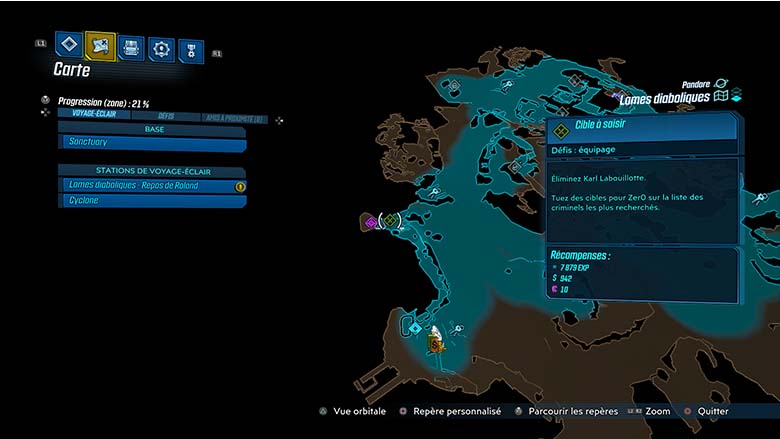Screen dimensions: 780x439
Task: Select the gear-shaped skills tab
Action: pos(161,48)
